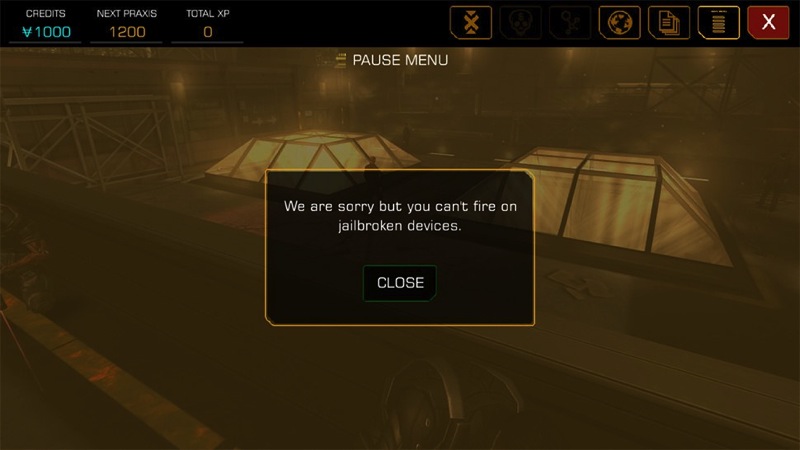This screenshot has height=450, width=800.
Task: Close the jailbroken devices warning dialog
Action: tap(400, 283)
